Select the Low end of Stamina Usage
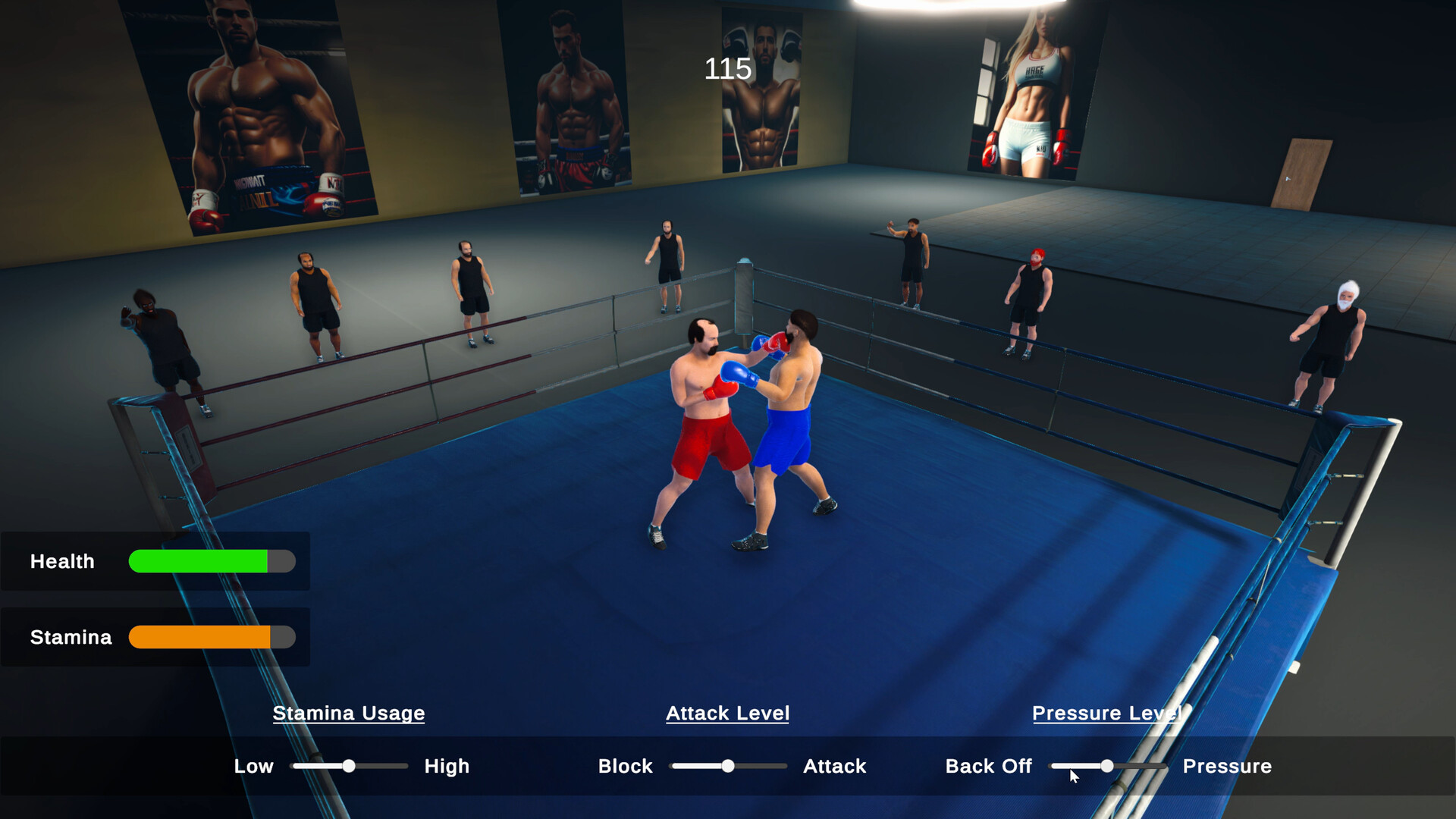The height and width of the screenshot is (819, 1456). (254, 766)
